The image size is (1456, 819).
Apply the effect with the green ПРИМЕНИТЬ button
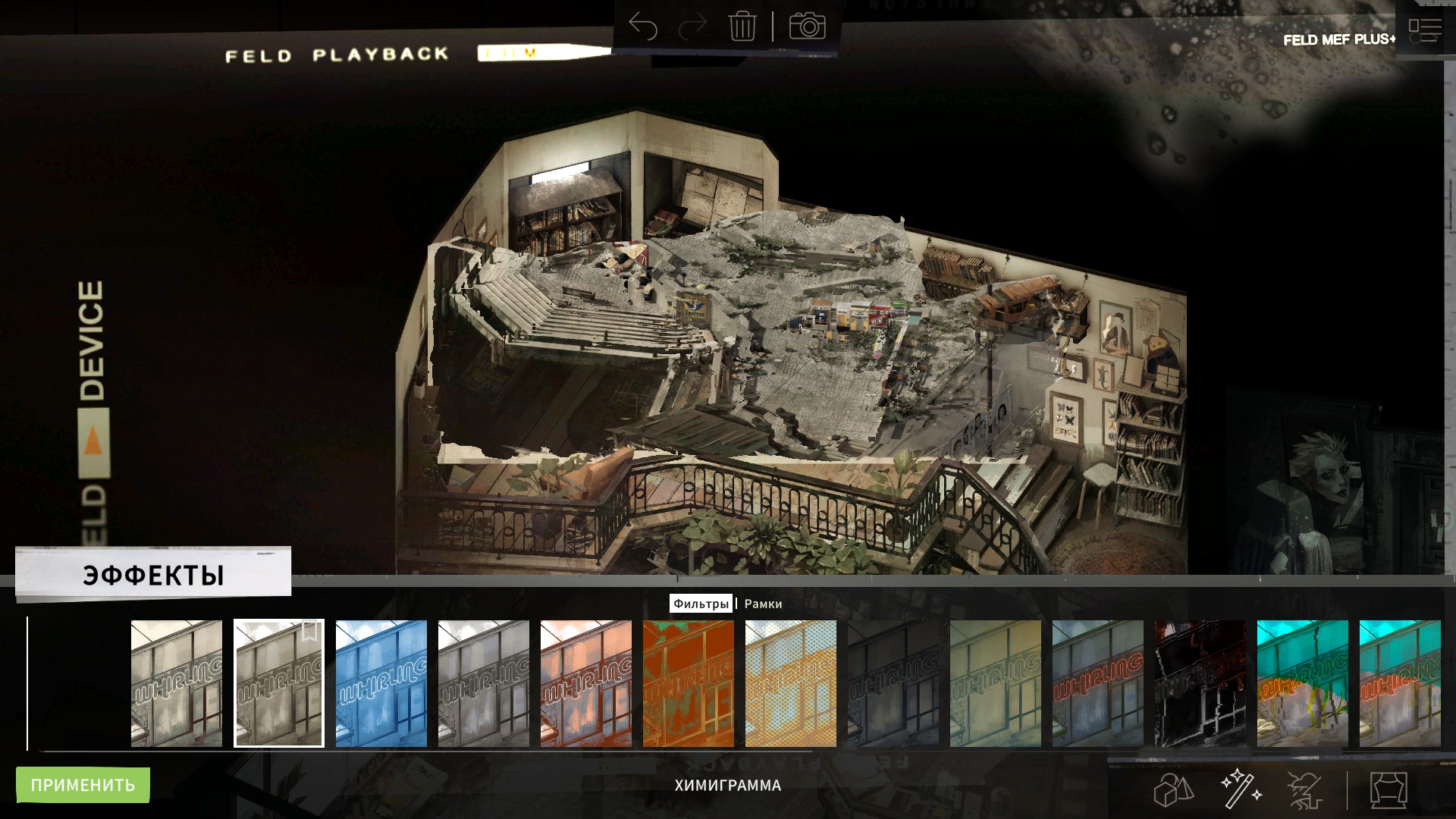point(83,785)
